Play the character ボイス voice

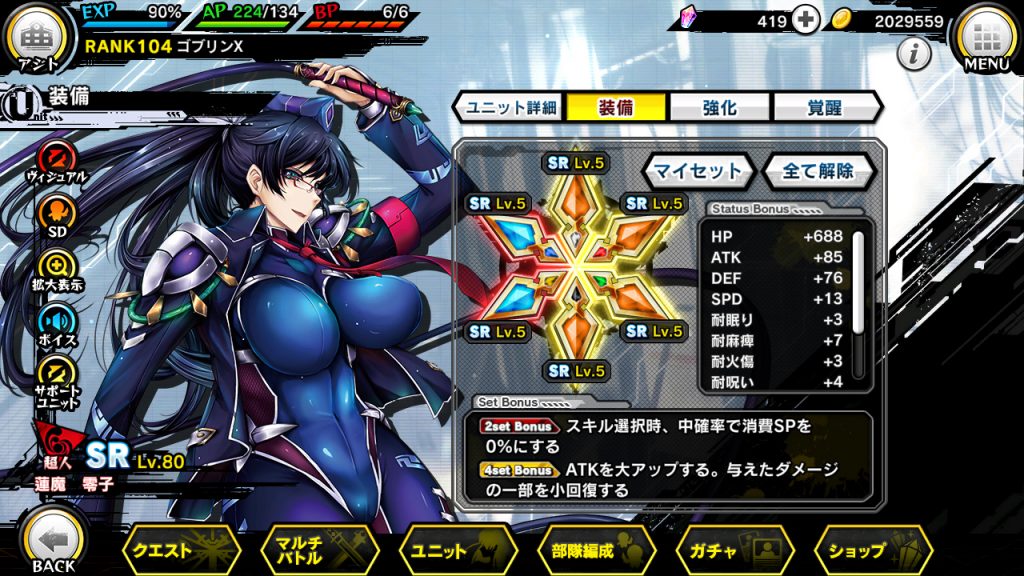(x=56, y=321)
